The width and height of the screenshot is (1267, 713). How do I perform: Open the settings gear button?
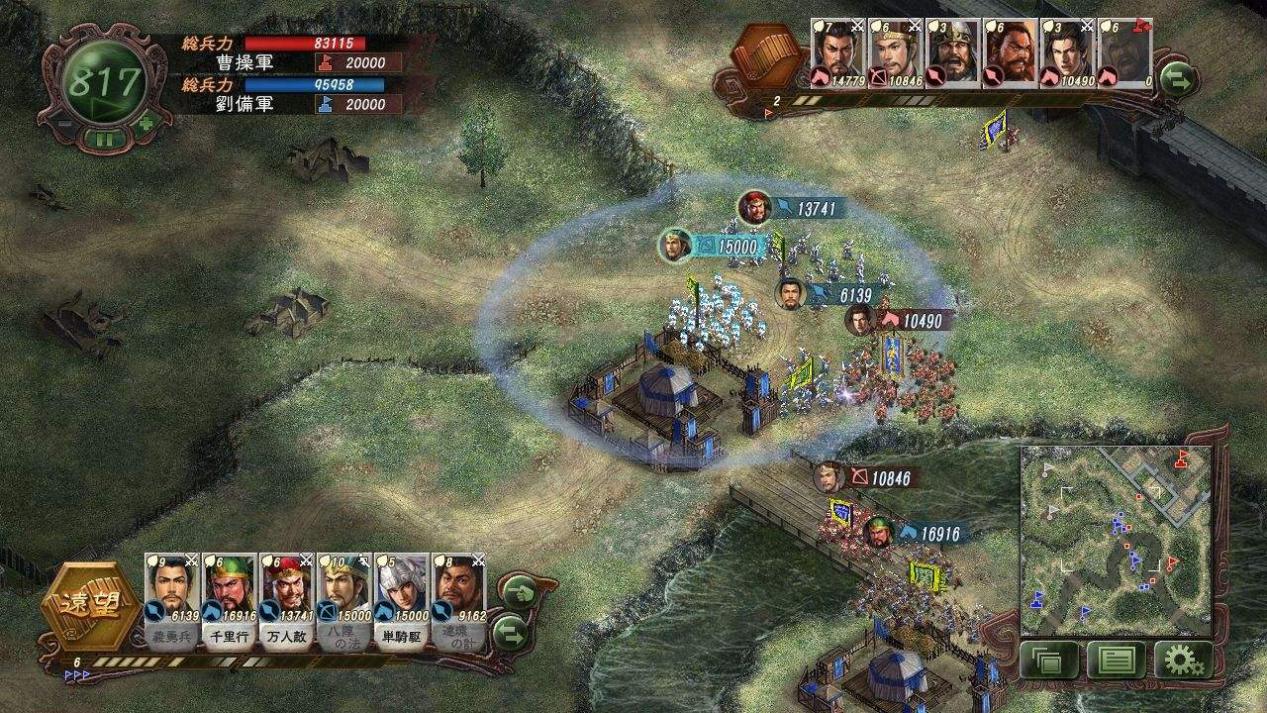pyautogui.click(x=1182, y=659)
